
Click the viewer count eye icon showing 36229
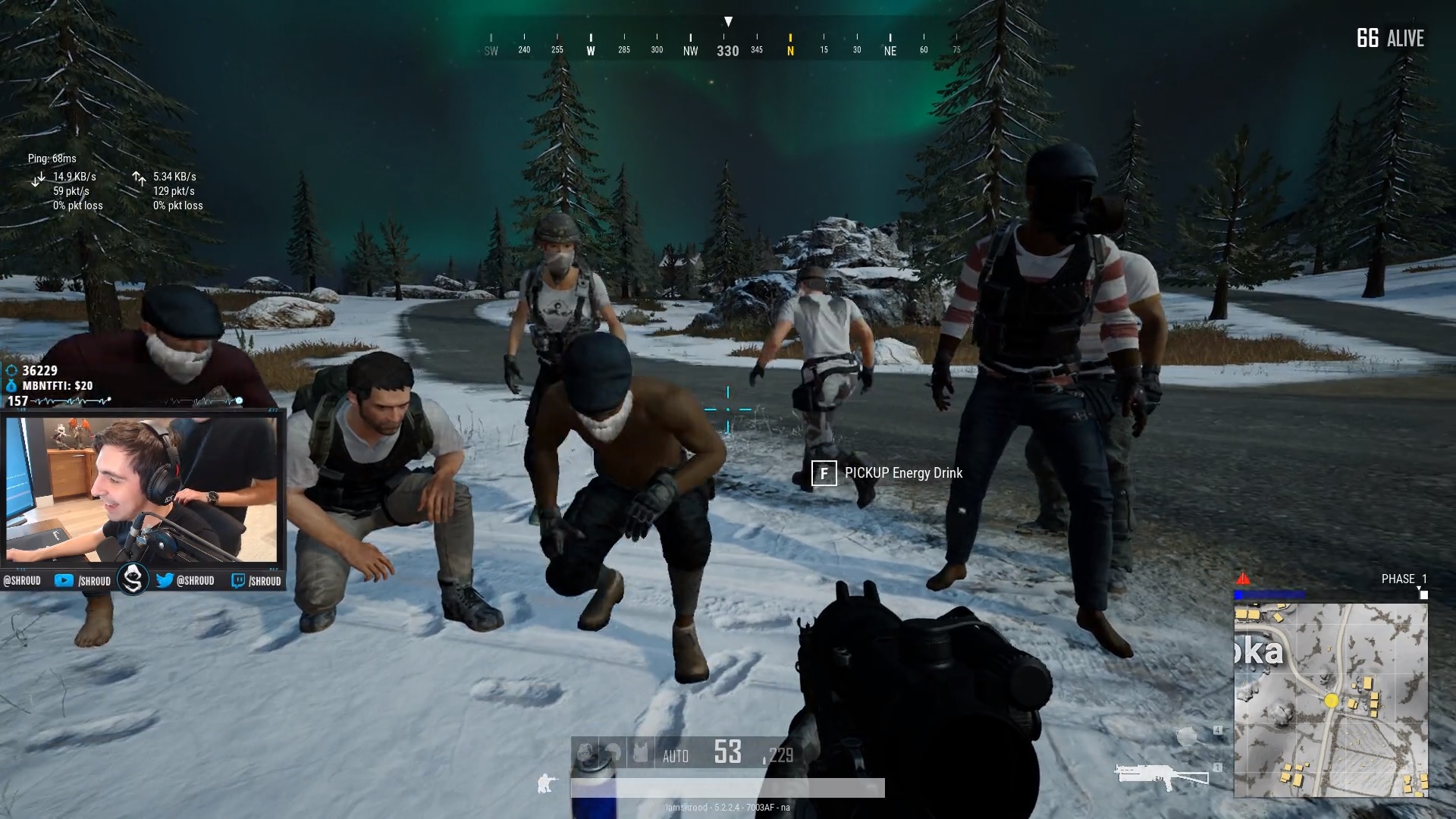[x=11, y=369]
